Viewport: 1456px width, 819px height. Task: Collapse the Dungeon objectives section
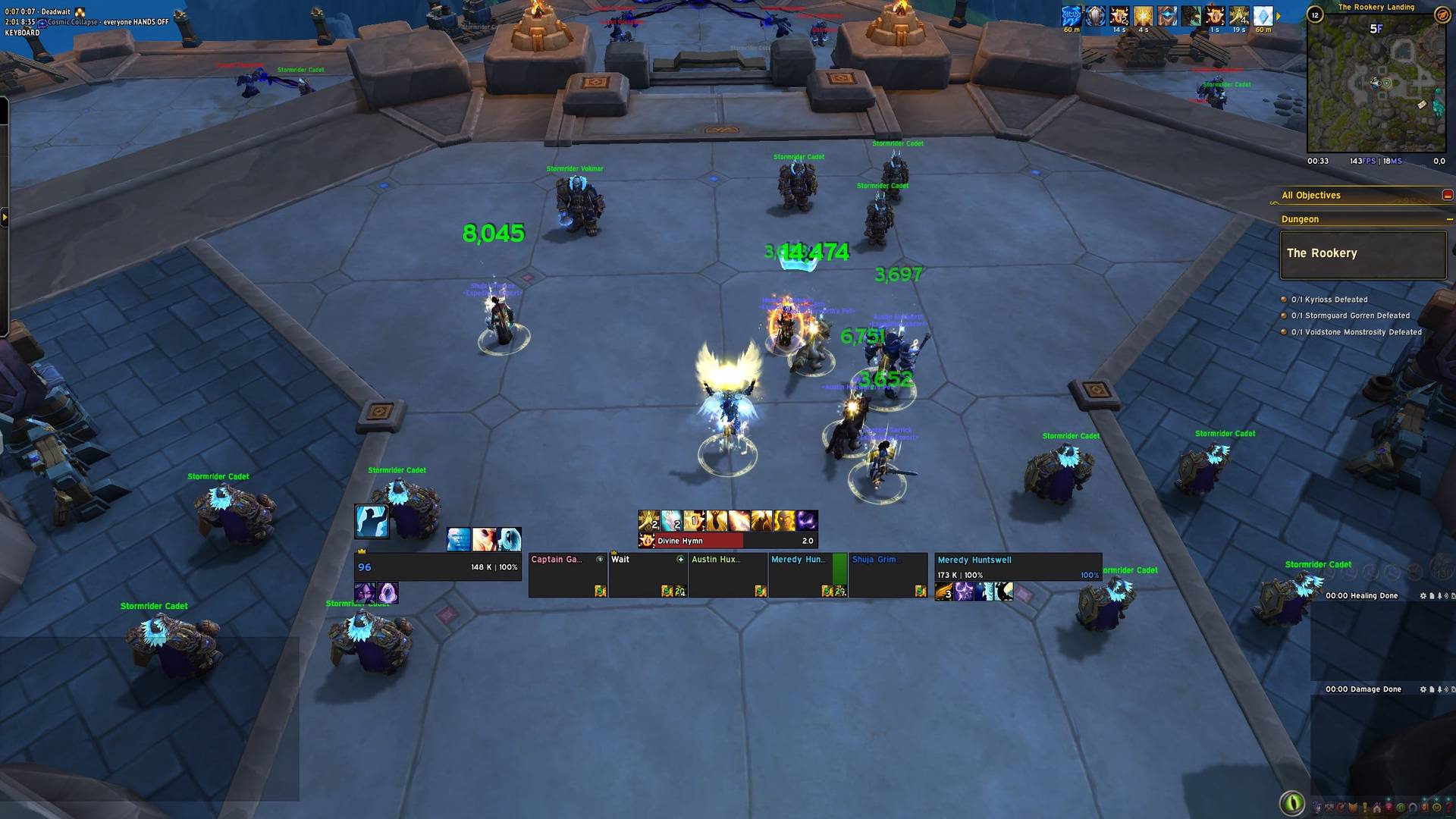(1449, 219)
